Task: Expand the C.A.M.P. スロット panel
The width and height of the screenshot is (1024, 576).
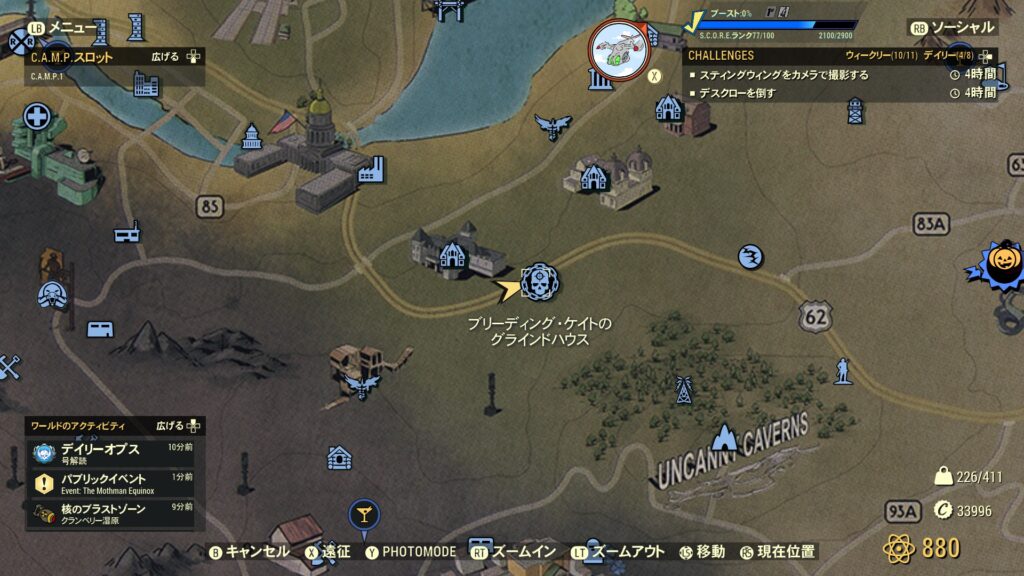Action: (x=180, y=57)
